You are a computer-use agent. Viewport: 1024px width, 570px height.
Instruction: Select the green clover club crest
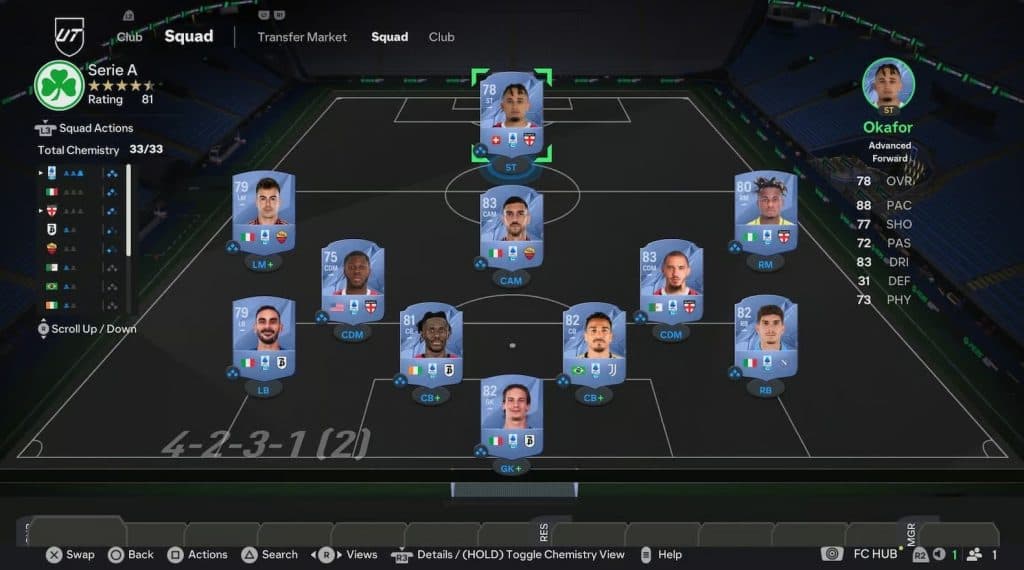[x=59, y=85]
